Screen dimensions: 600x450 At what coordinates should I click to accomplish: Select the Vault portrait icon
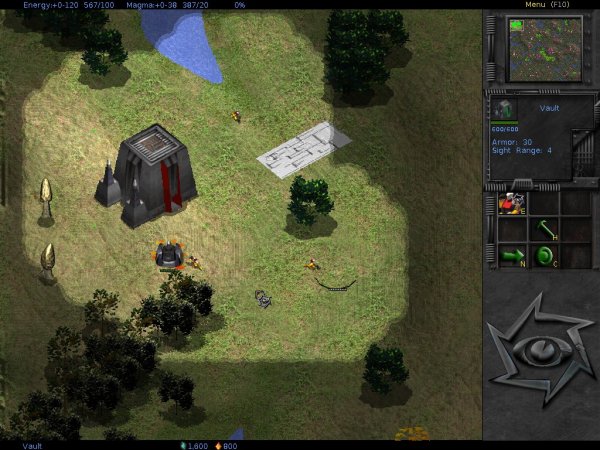tap(505, 109)
